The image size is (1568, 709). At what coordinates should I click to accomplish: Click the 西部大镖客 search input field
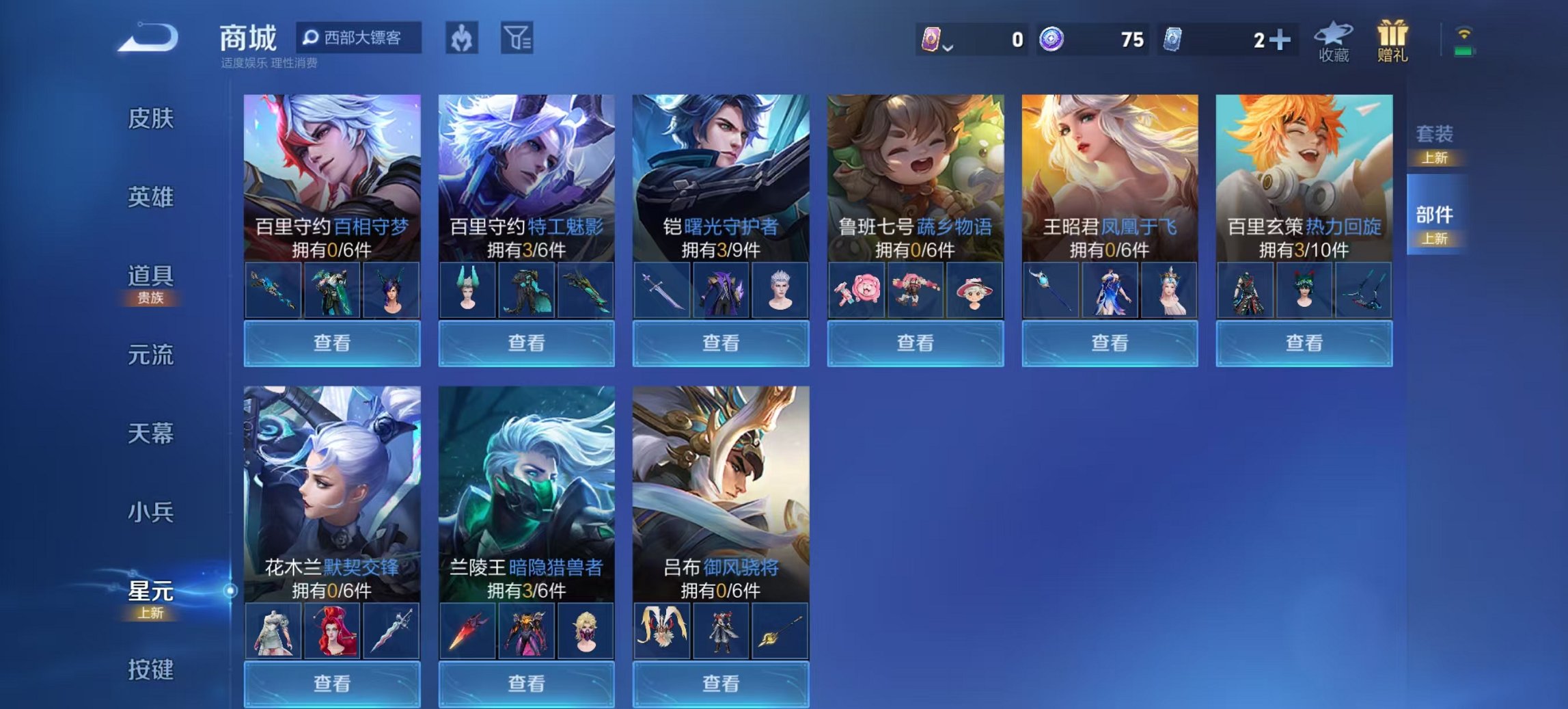pos(362,39)
